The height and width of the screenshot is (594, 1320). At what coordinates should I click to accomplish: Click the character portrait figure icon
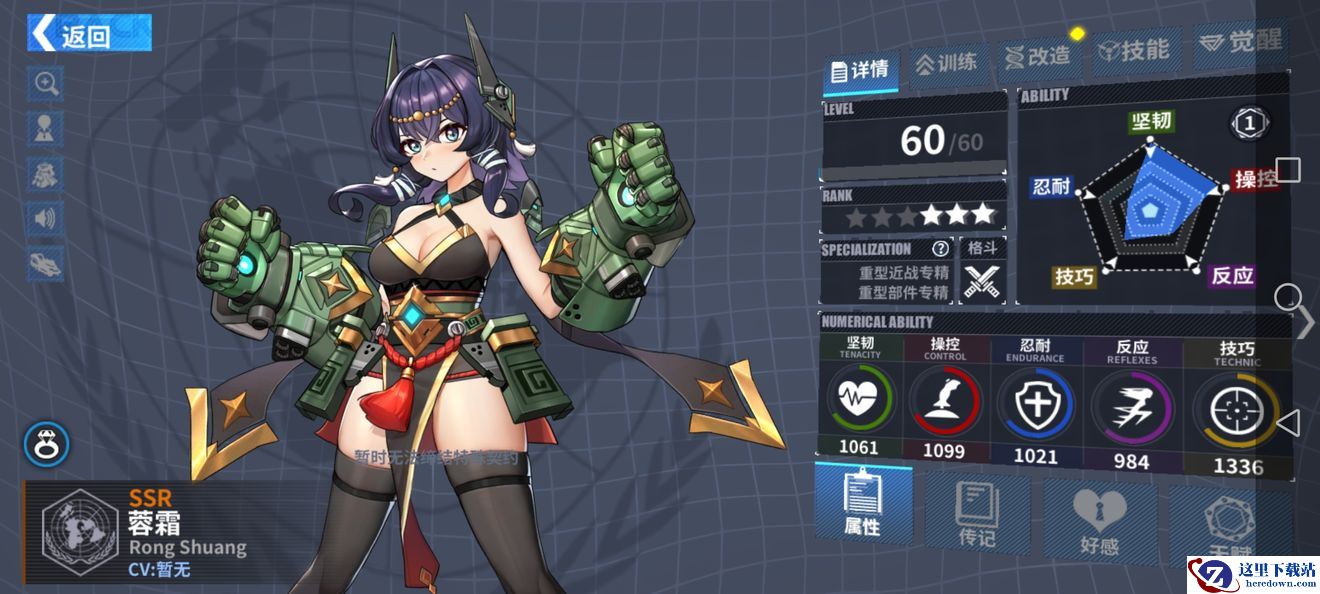pos(46,127)
